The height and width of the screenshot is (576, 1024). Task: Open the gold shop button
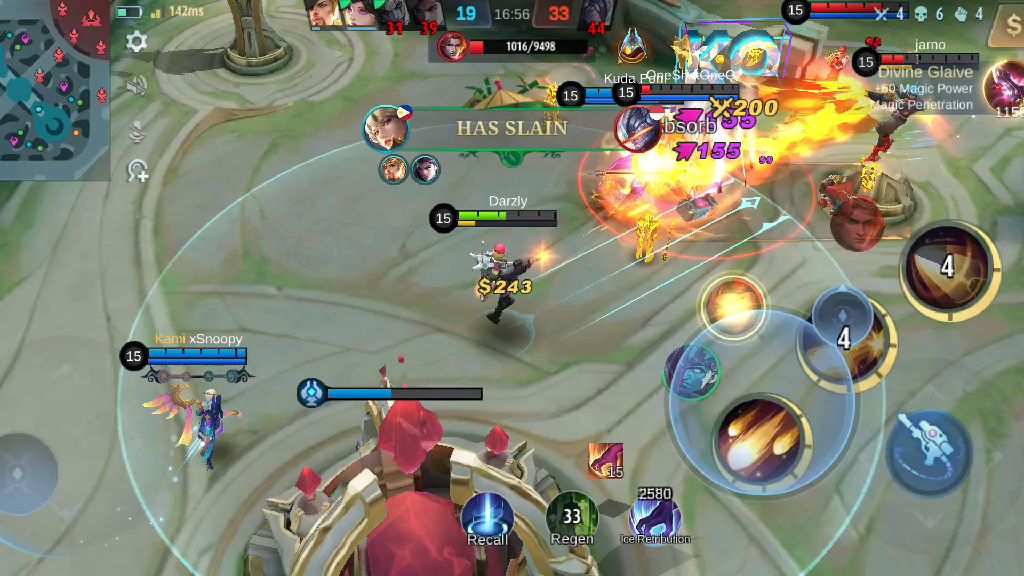tap(1006, 24)
